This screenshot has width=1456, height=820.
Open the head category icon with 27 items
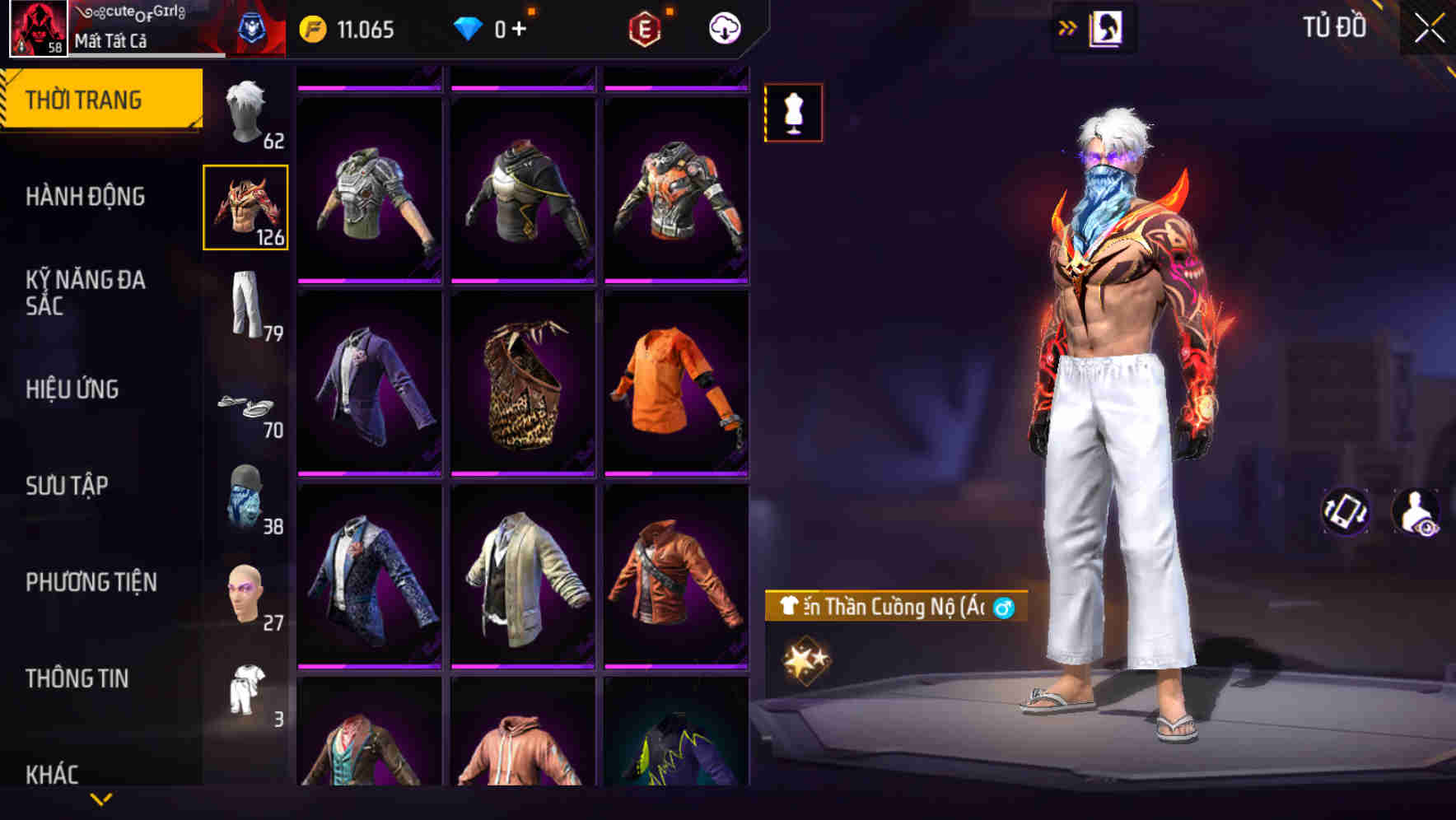point(245,593)
